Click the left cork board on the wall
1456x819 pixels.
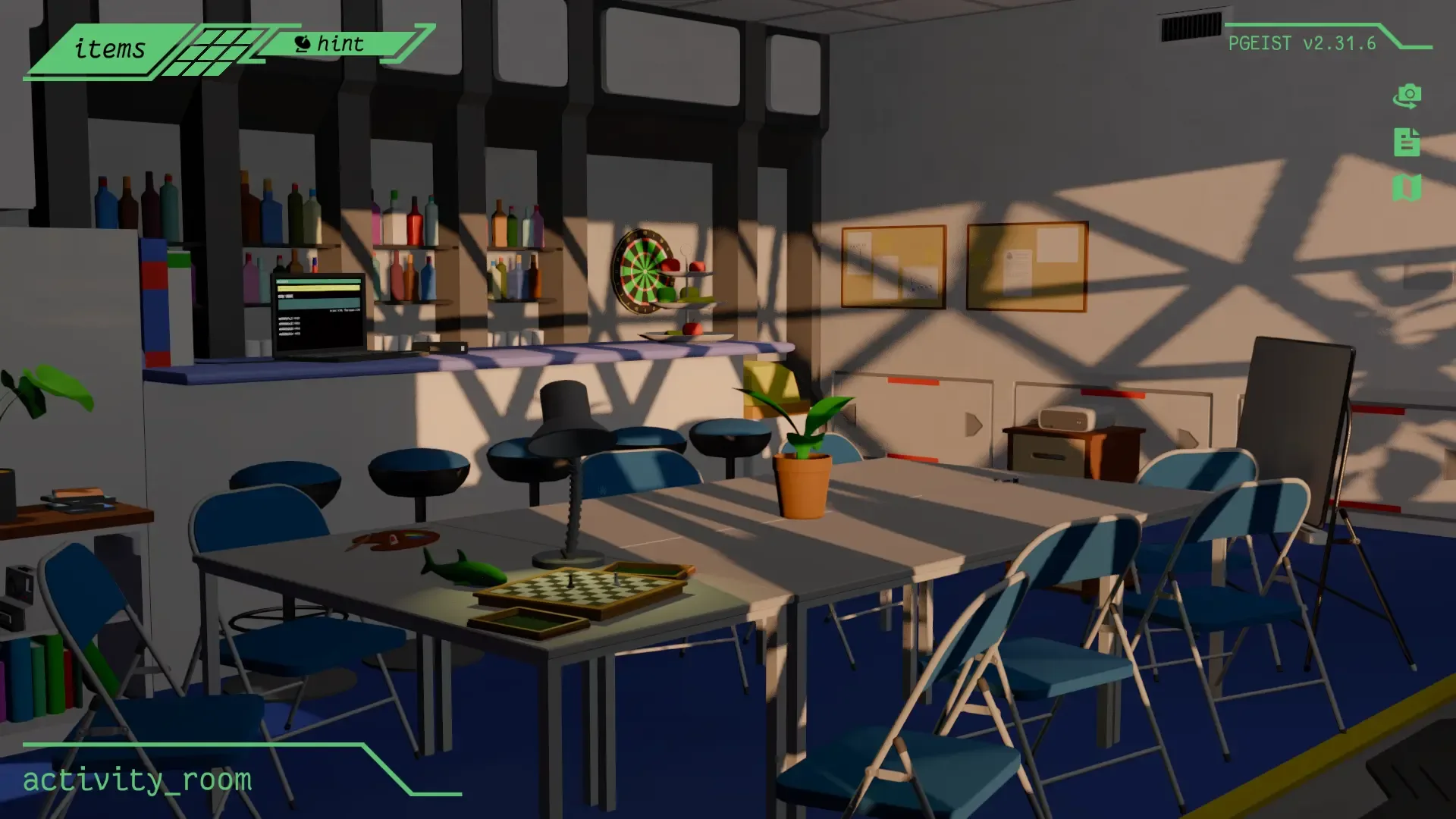(893, 265)
